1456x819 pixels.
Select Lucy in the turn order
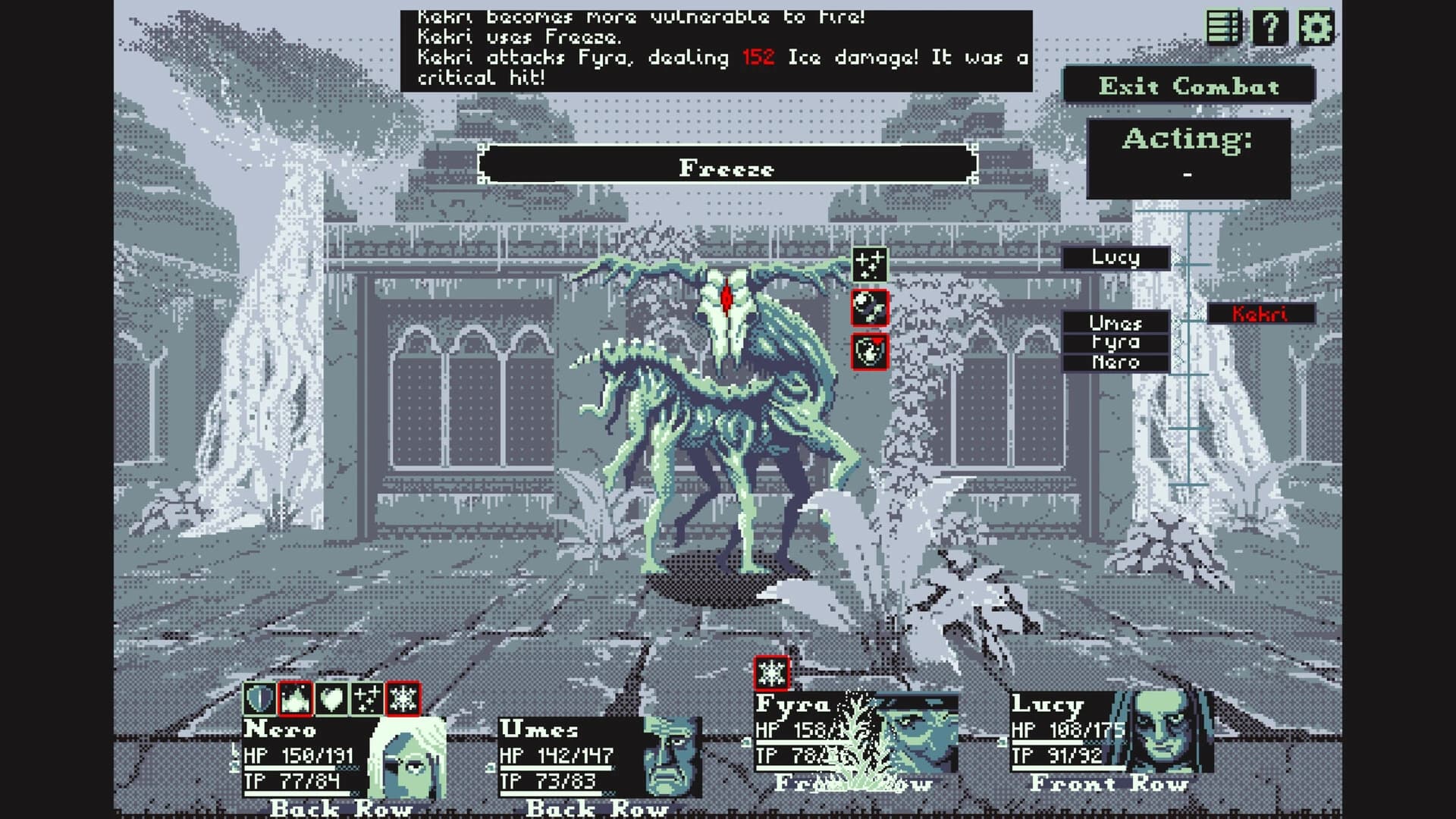click(1116, 258)
